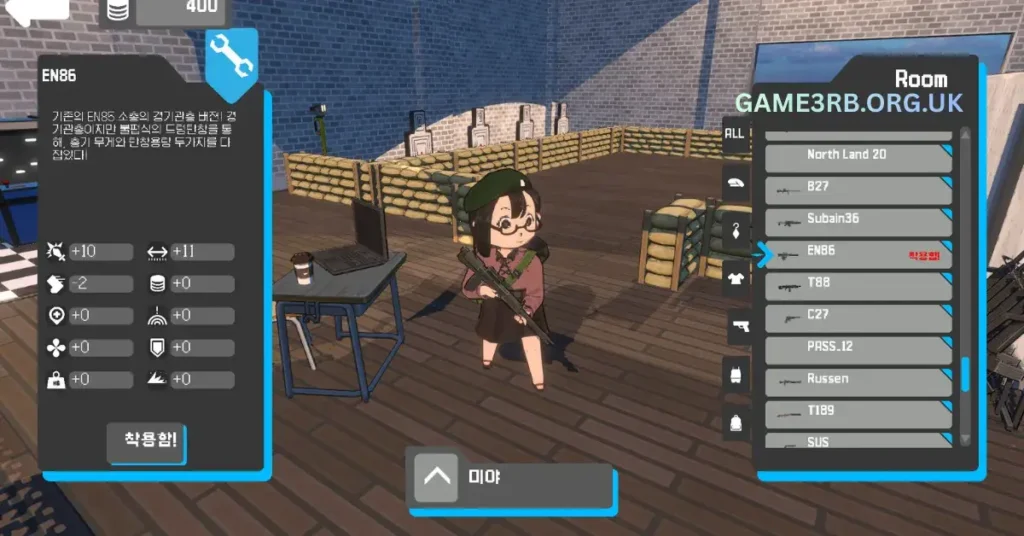Select the Russen rifle

858,379
